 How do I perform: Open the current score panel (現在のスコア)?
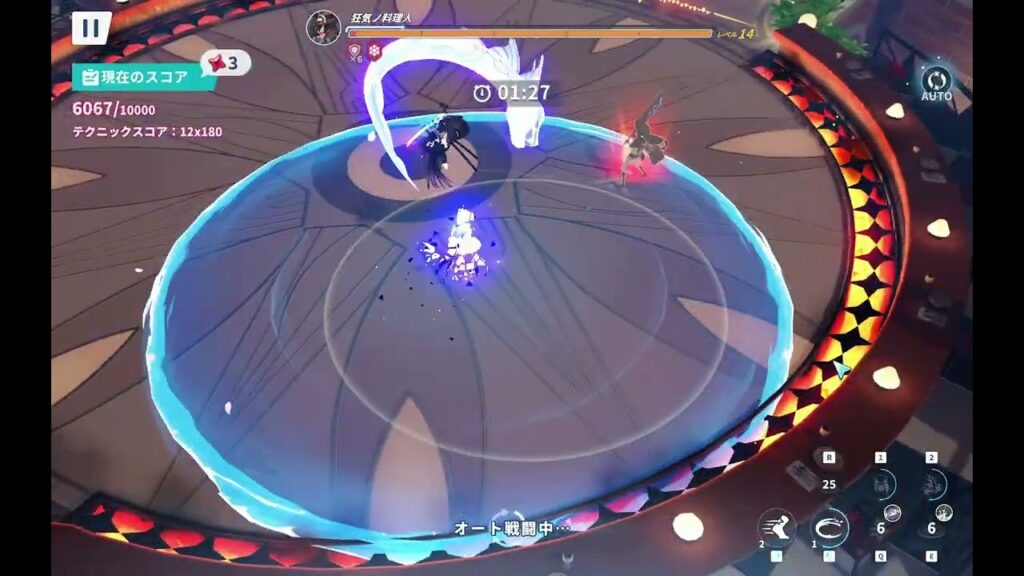tap(144, 76)
